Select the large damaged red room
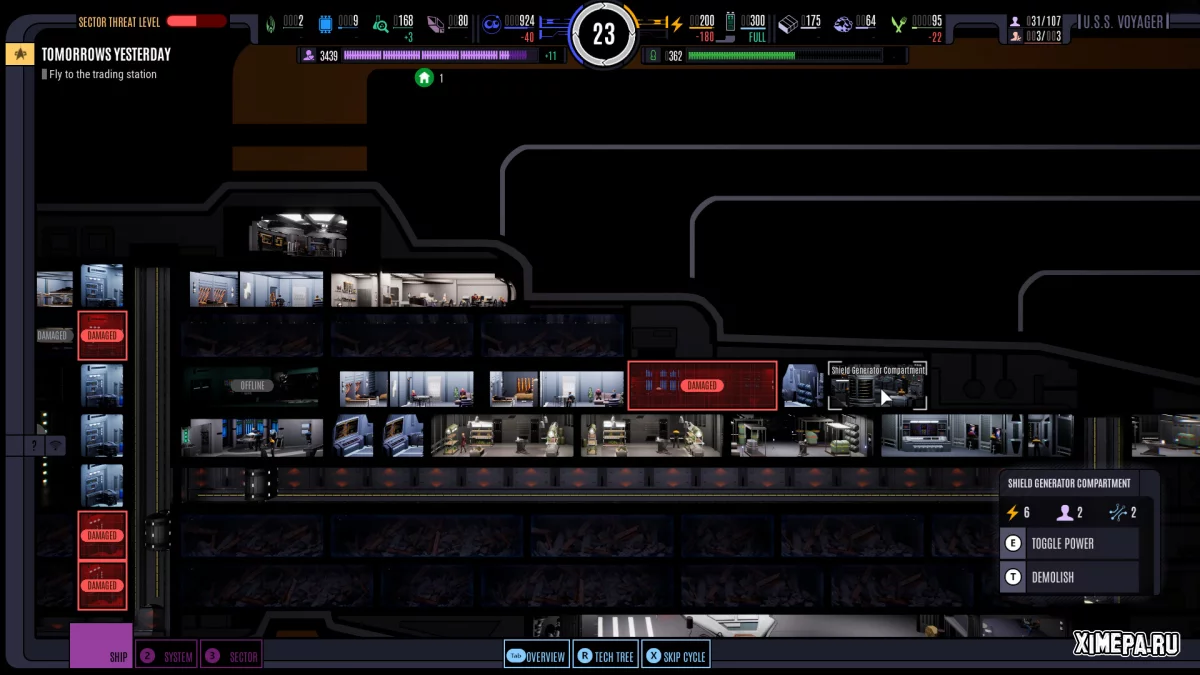This screenshot has height=675, width=1200. [x=702, y=385]
